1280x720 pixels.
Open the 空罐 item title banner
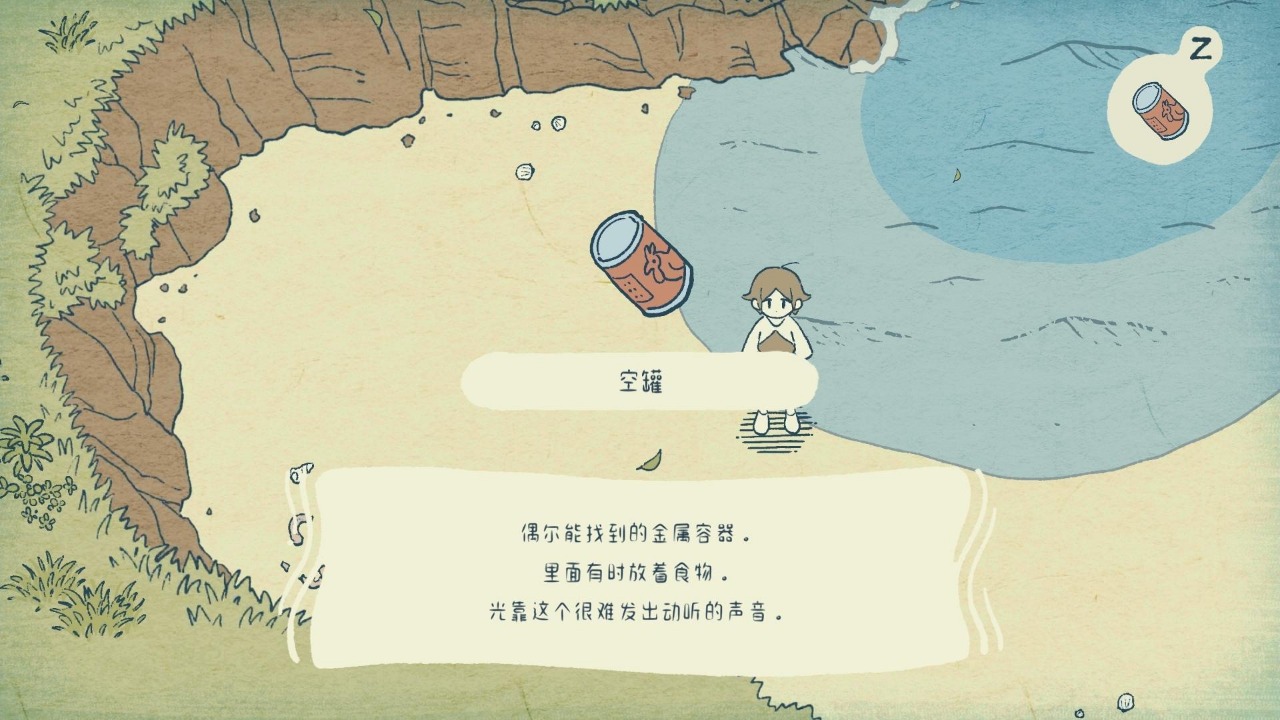(x=640, y=381)
